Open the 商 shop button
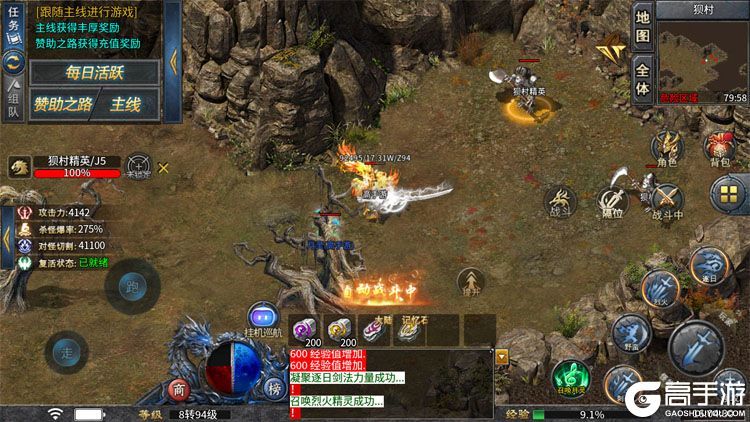This screenshot has width=750, height=422. click(179, 388)
